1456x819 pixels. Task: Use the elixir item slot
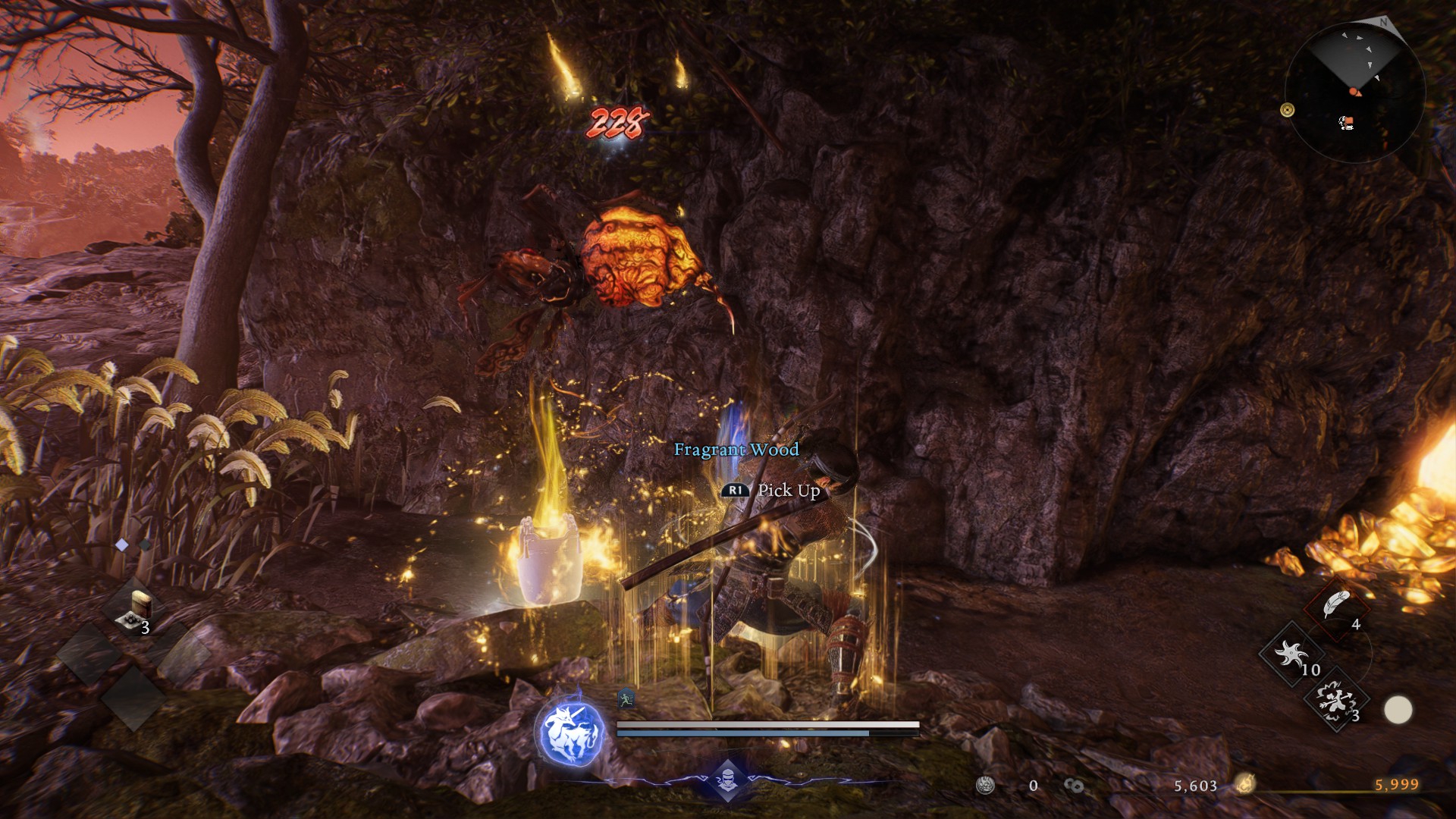pos(139,608)
